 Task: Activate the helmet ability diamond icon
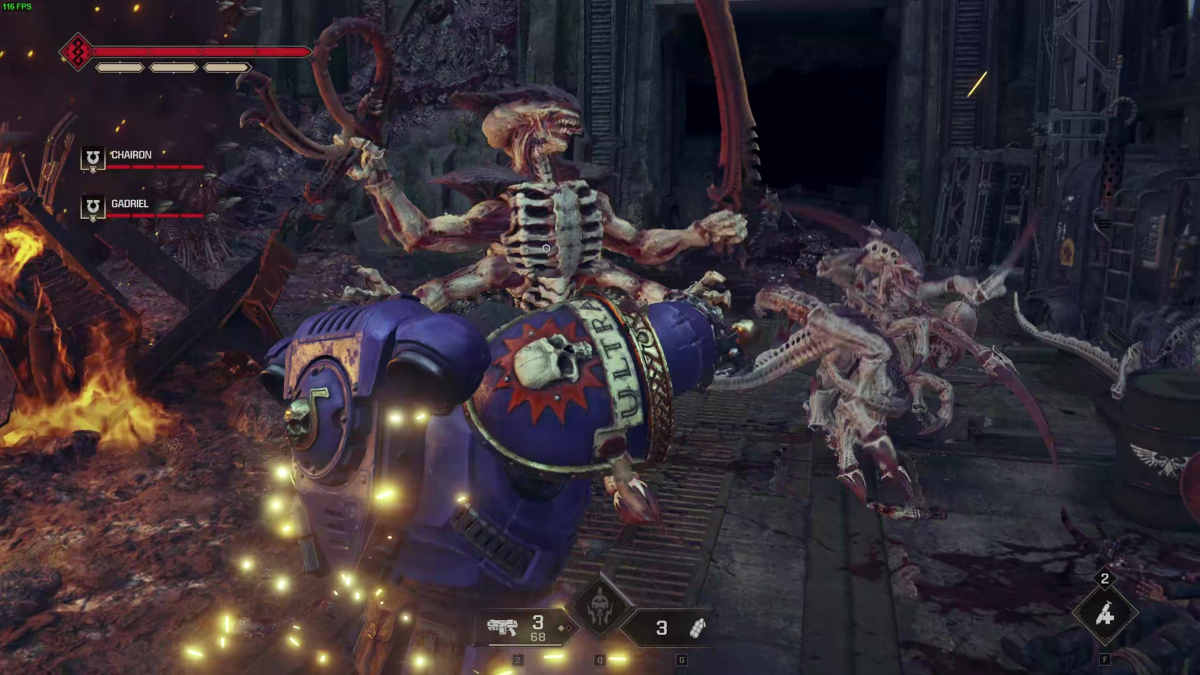[599, 609]
